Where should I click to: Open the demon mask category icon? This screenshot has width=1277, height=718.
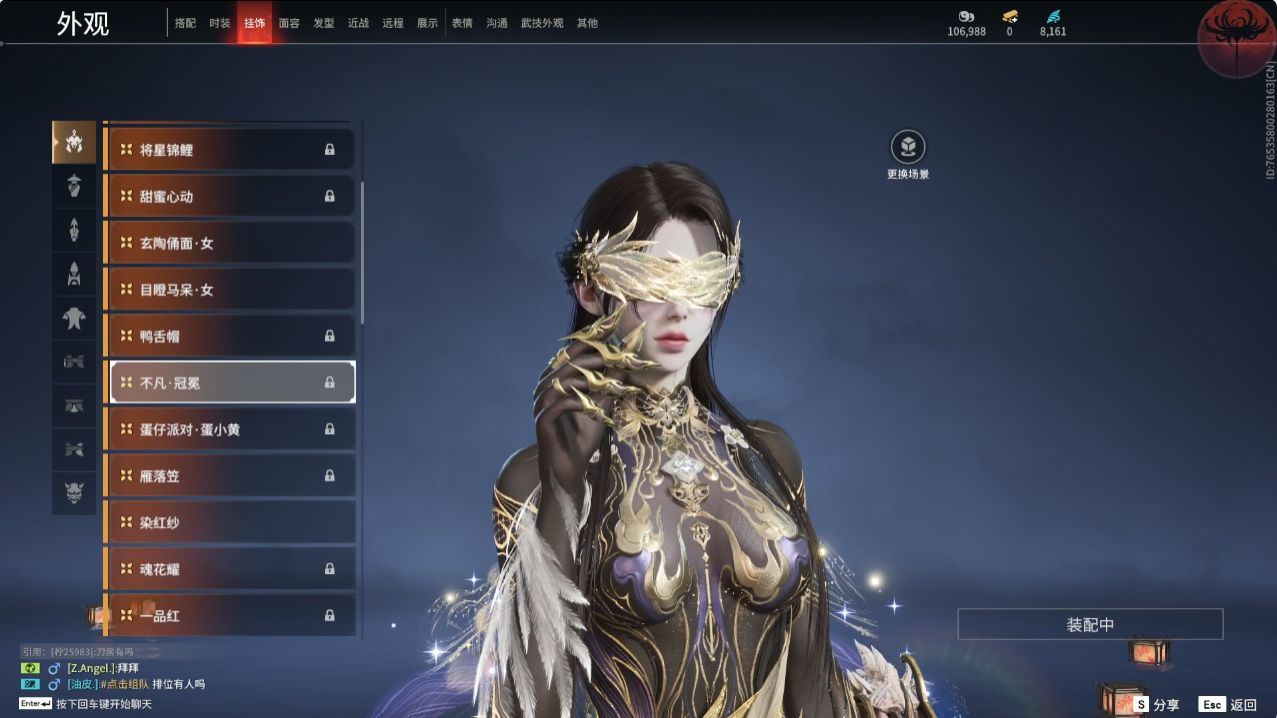tap(74, 493)
